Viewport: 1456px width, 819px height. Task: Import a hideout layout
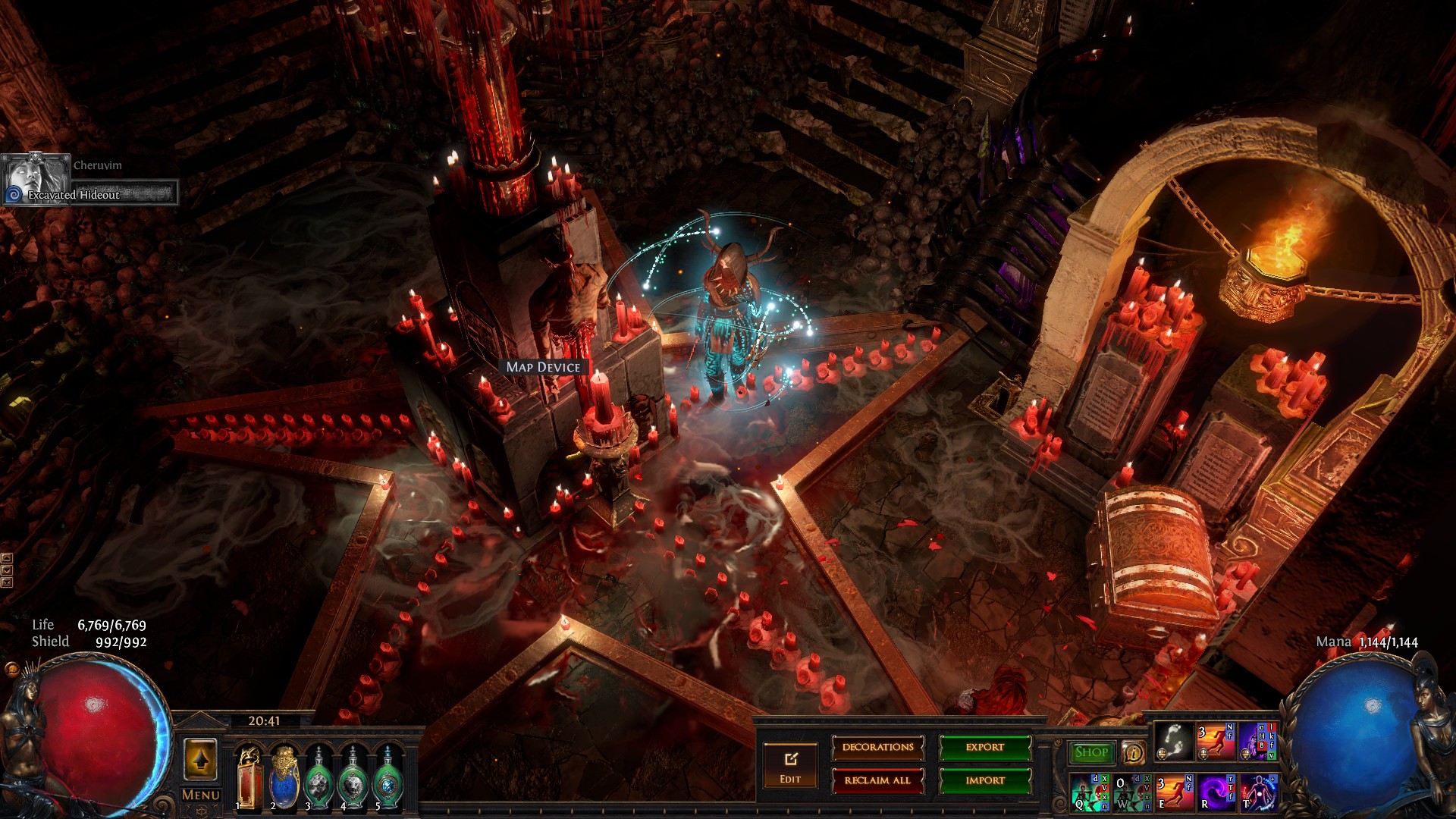tap(985, 780)
